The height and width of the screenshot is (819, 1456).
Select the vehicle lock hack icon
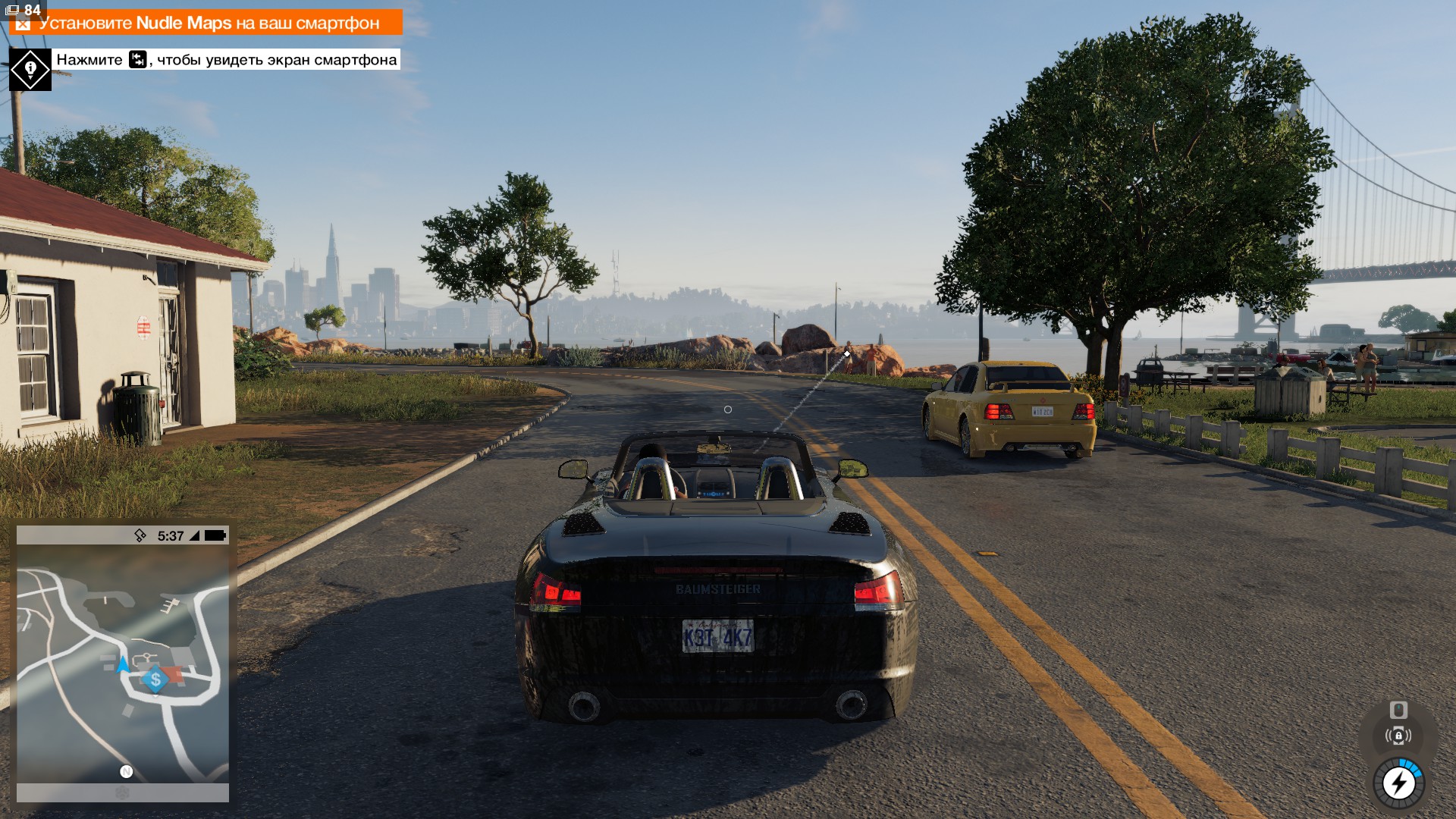click(x=1398, y=736)
